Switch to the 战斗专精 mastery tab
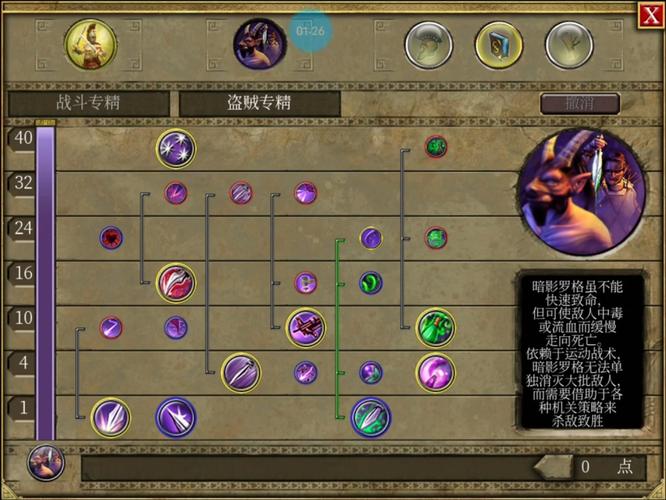Image resolution: width=666 pixels, height=500 pixels. 89,103
